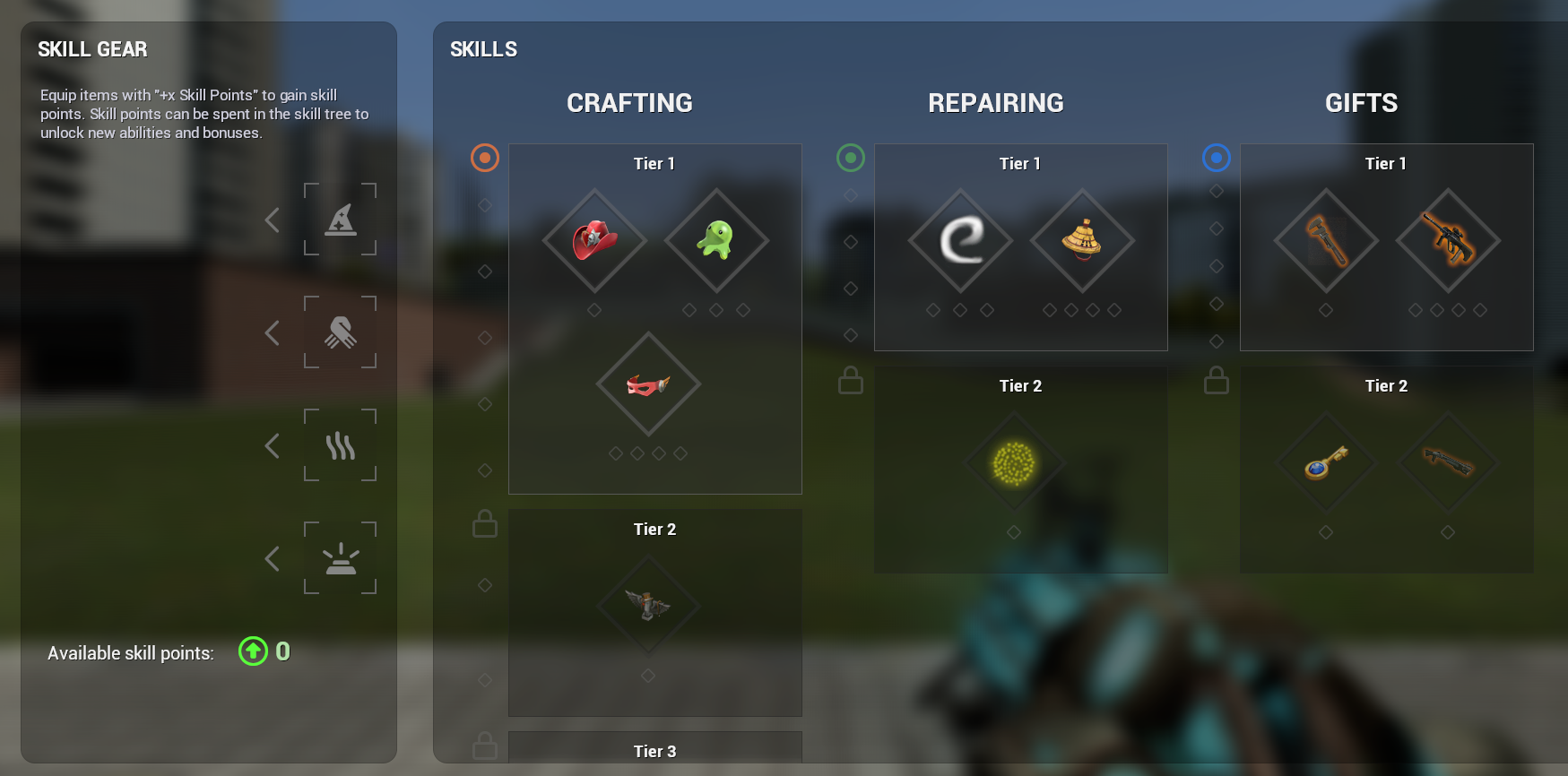Open the arrow next to the wizard hat slot

[272, 220]
